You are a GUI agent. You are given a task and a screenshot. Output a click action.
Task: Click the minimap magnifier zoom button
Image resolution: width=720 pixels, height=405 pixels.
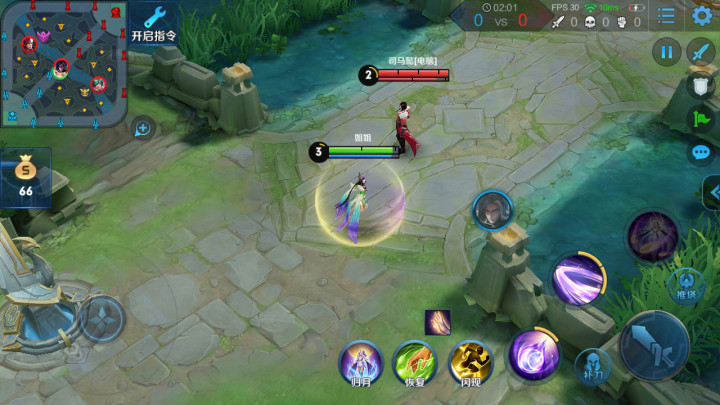(x=143, y=128)
